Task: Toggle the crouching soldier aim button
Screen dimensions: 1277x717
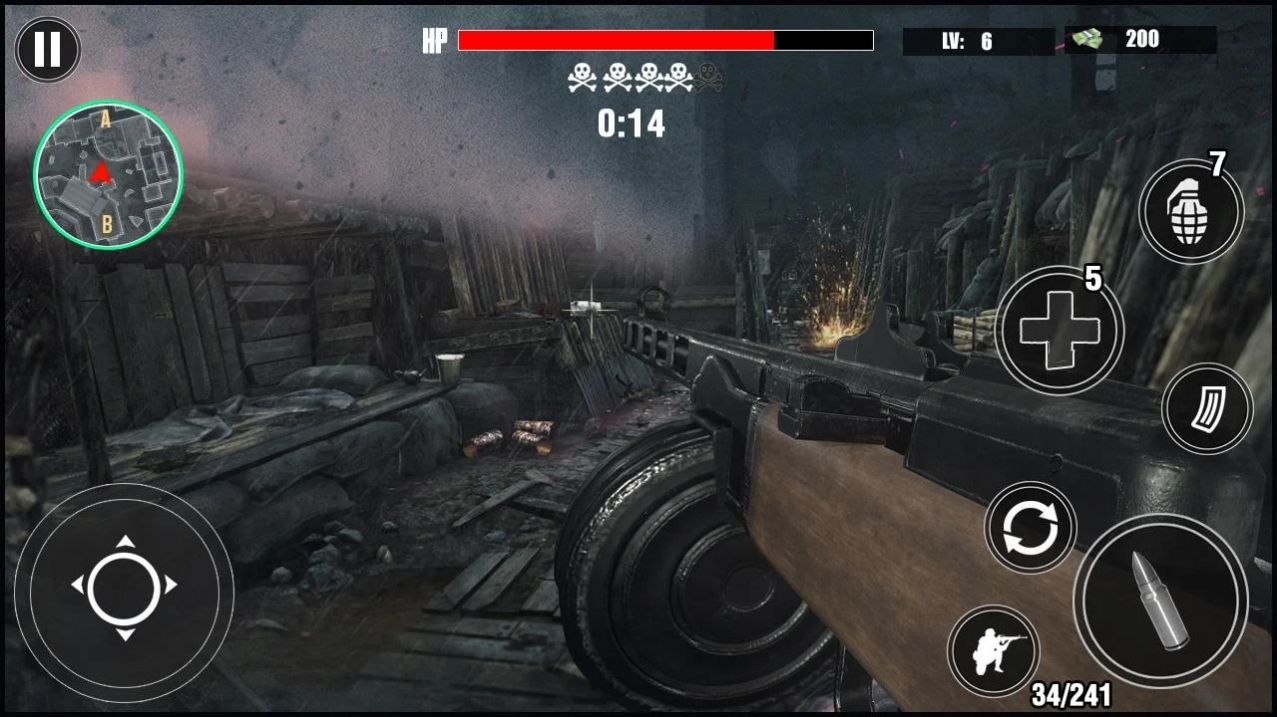Action: [993, 650]
